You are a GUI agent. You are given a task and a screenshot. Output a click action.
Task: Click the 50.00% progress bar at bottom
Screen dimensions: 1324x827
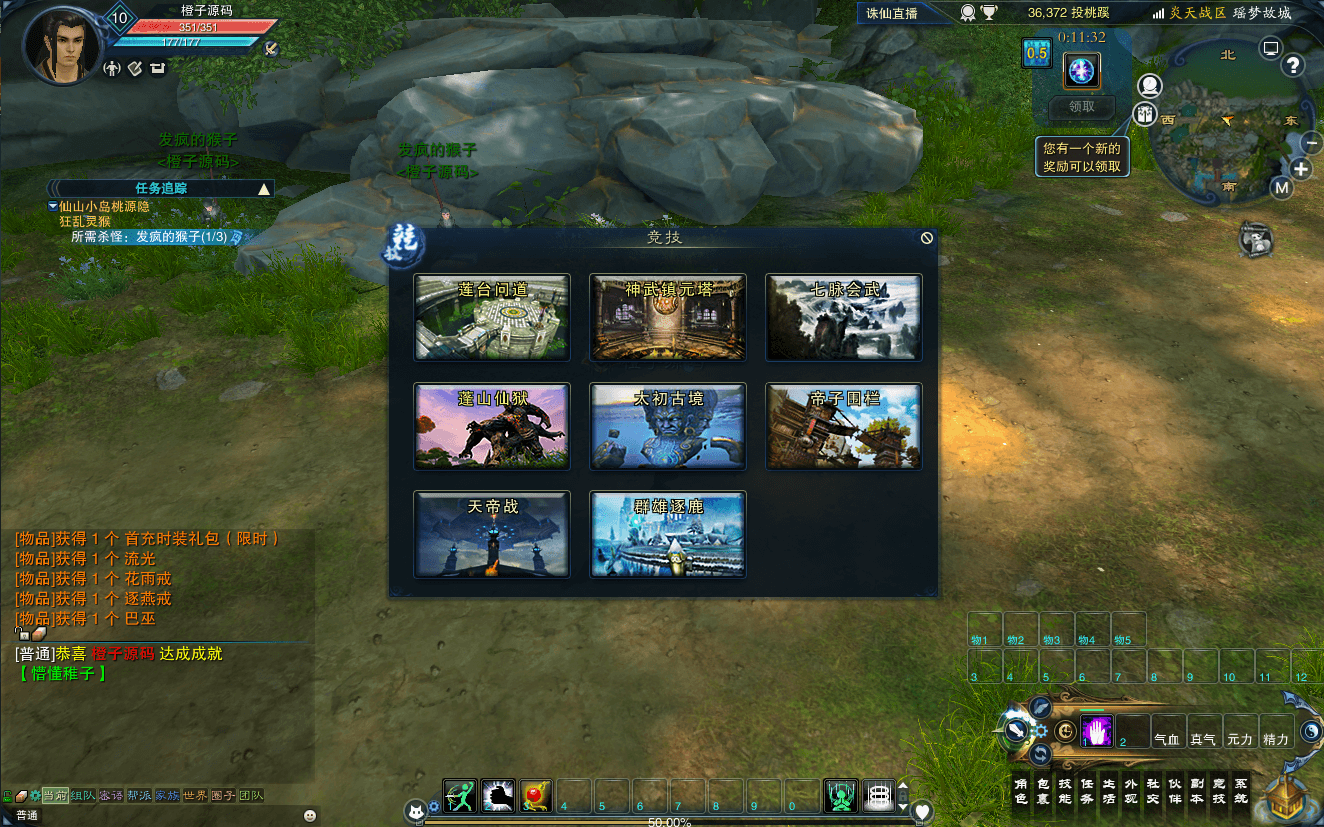[x=668, y=821]
